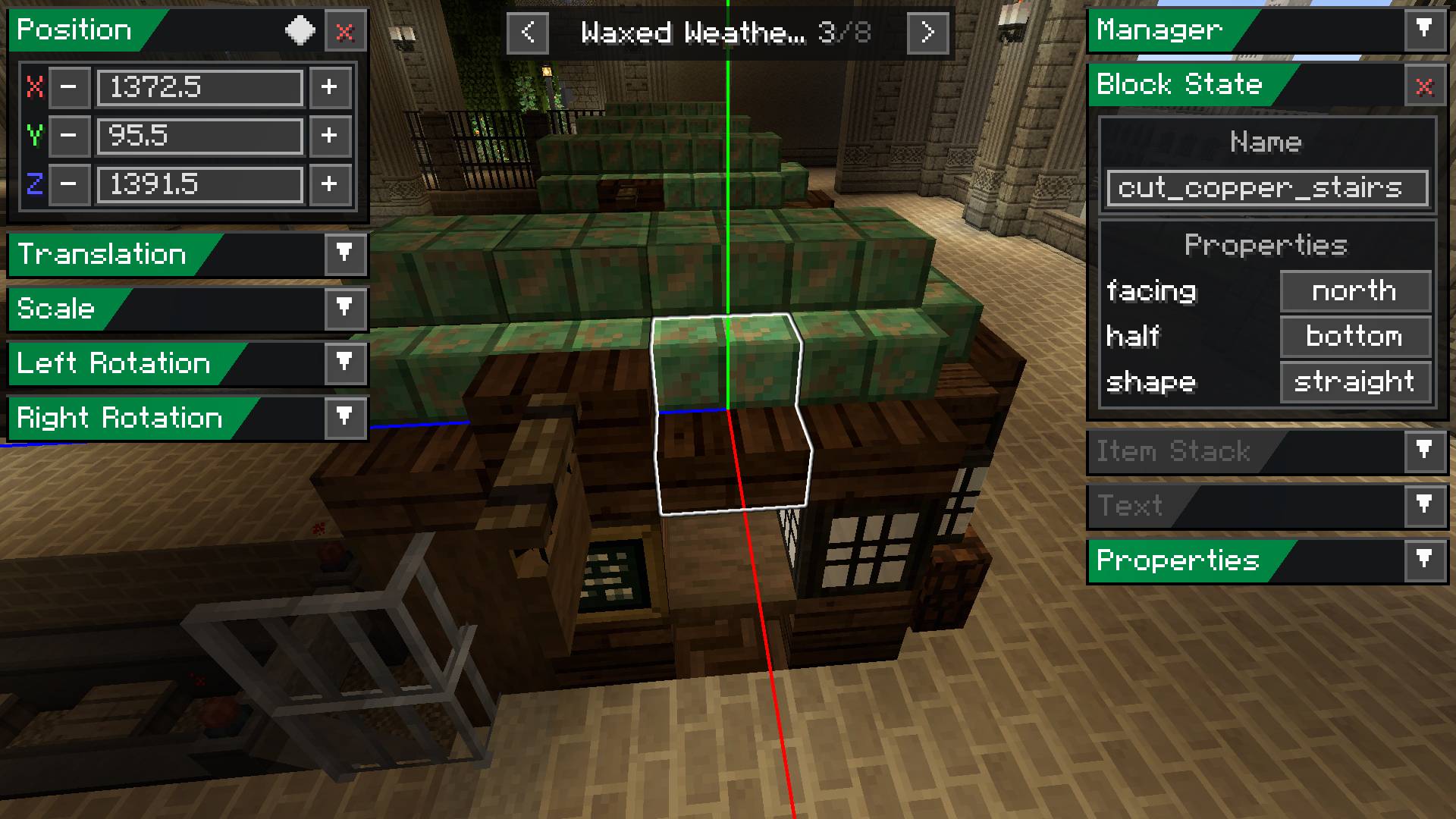Toggle the shape property from straight
The image size is (1456, 819).
1355,382
